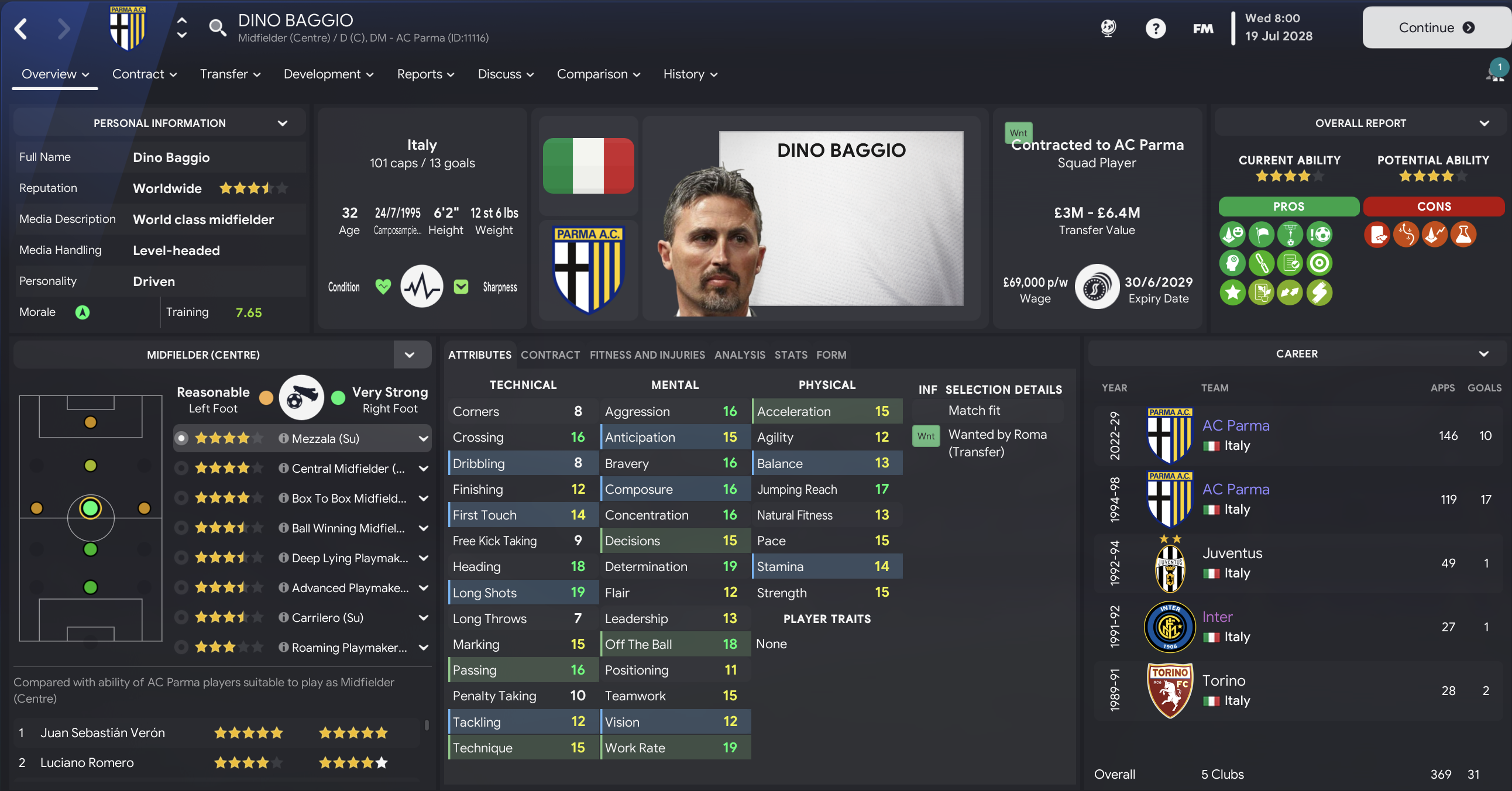Open the Contract menu

(145, 74)
